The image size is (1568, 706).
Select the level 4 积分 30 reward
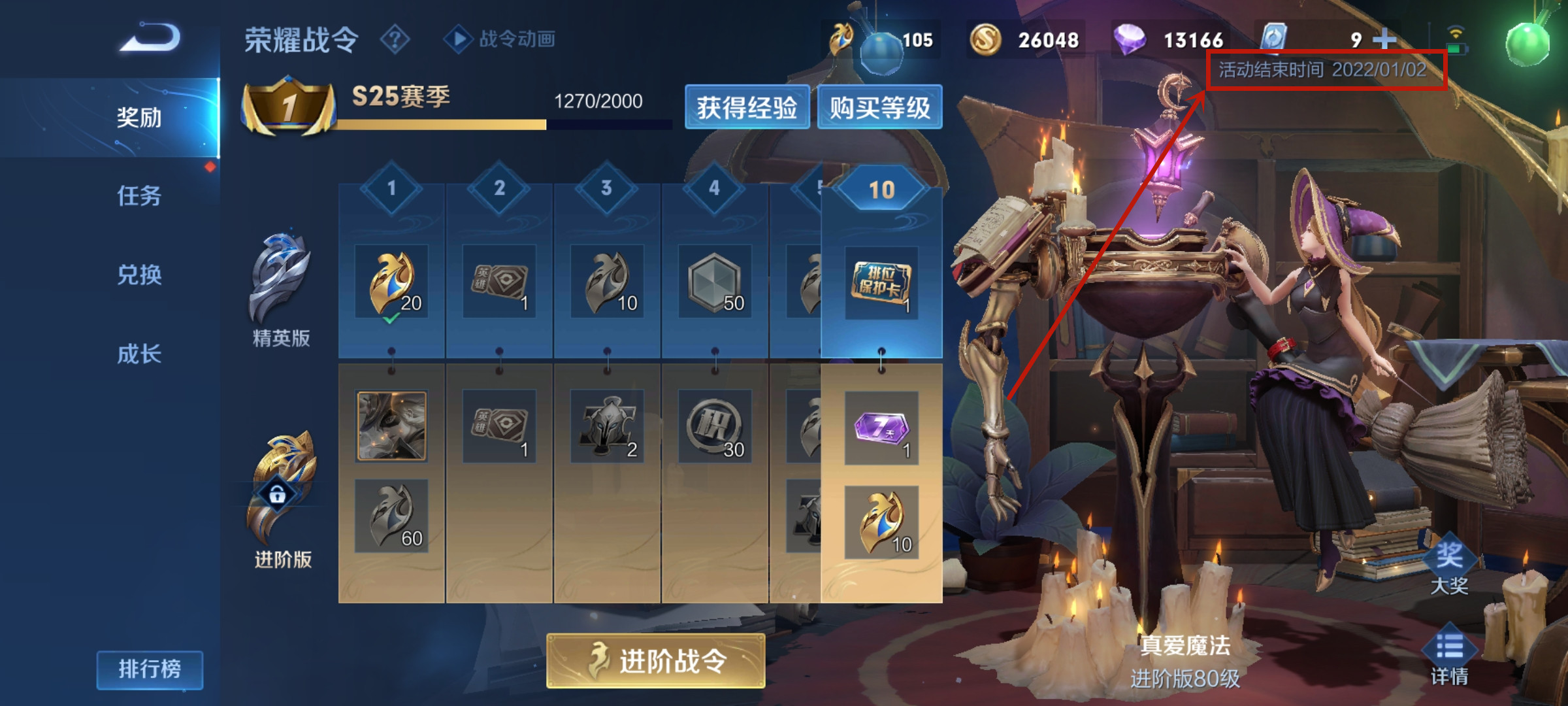[x=715, y=427]
